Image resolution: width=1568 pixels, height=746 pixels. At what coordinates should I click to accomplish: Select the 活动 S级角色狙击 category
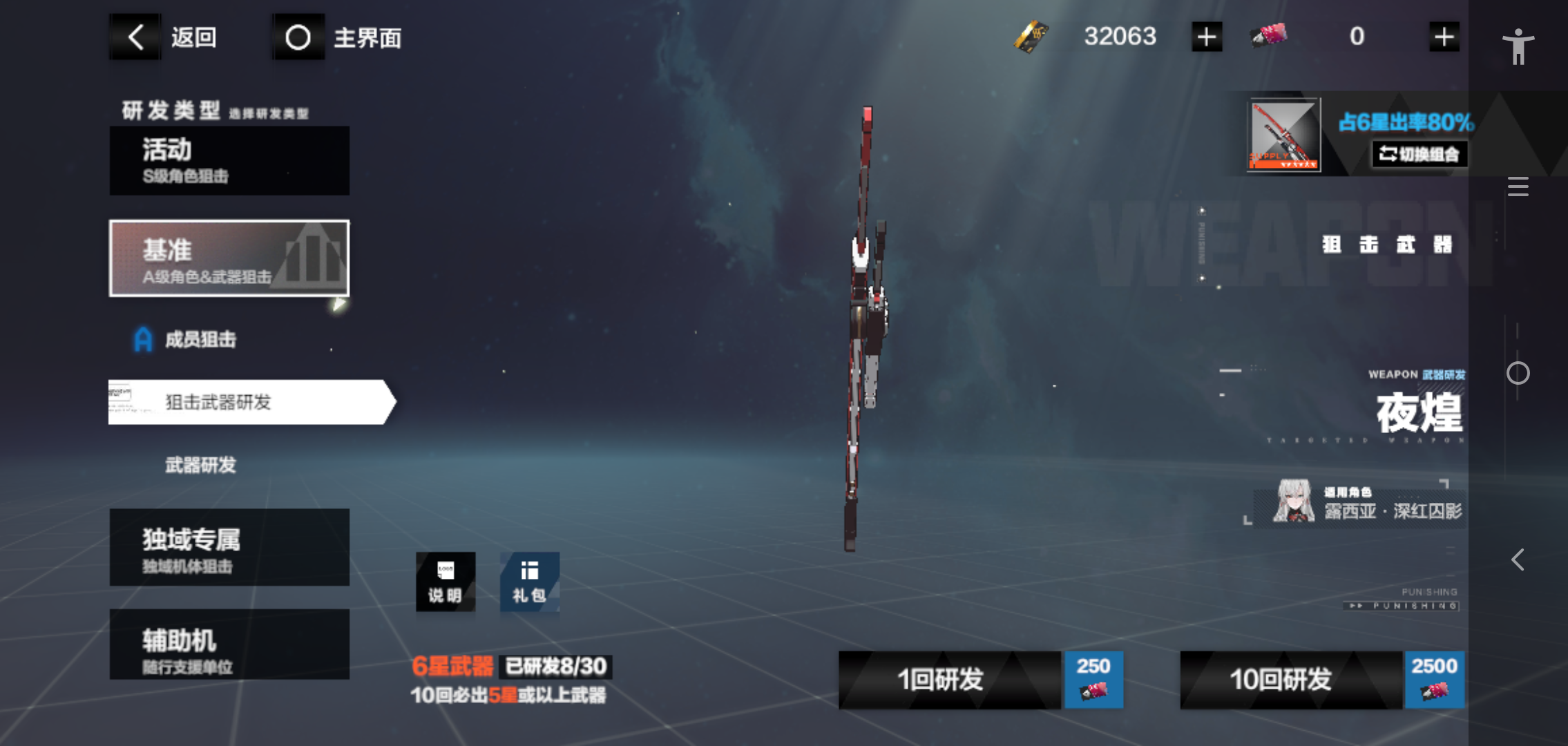(229, 160)
